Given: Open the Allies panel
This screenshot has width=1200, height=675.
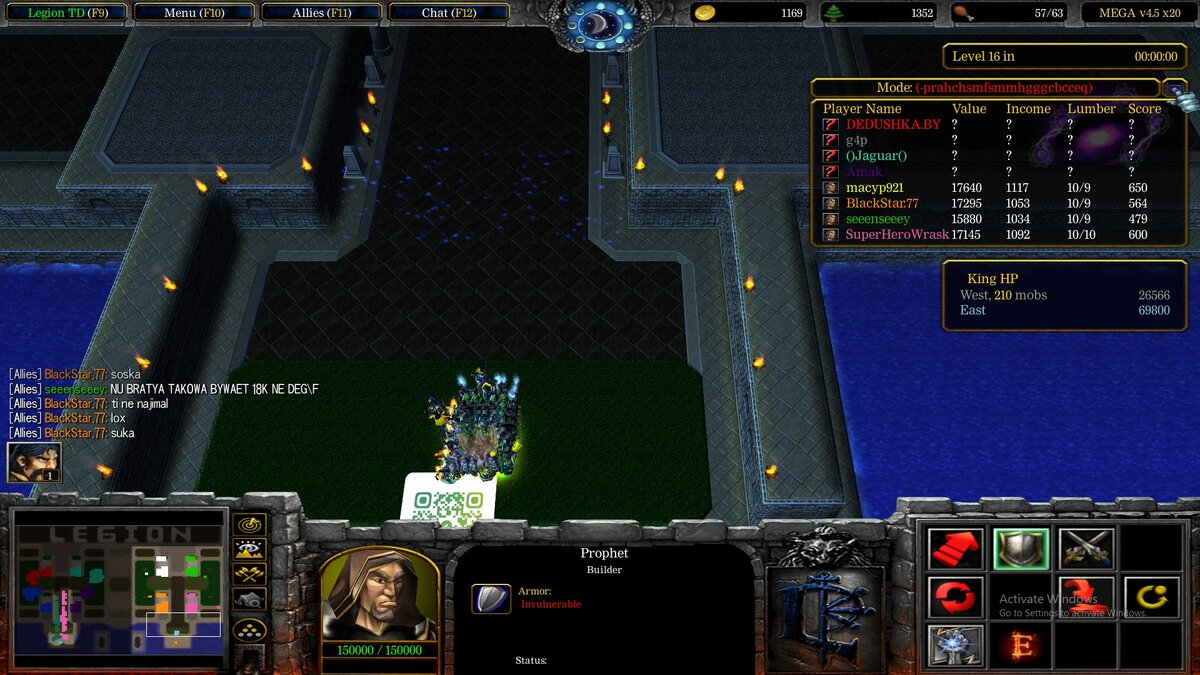Looking at the screenshot, I should pyautogui.click(x=322, y=13).
